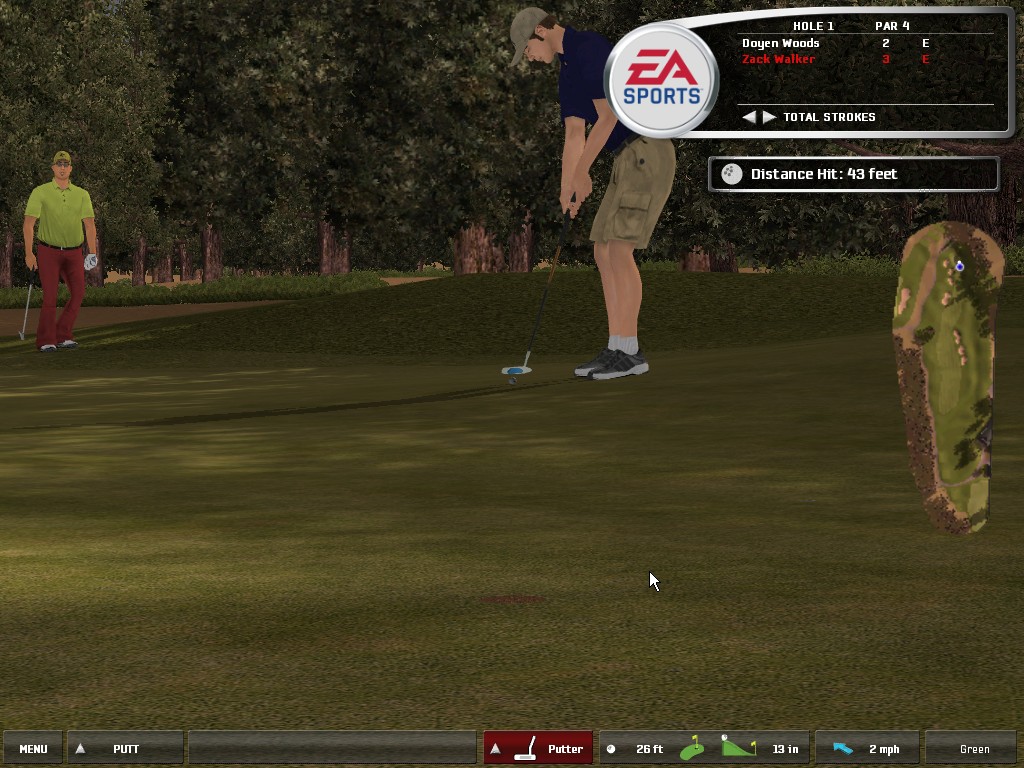The image size is (1024, 768).
Task: Change the PUTT shot type
Action: click(x=125, y=748)
